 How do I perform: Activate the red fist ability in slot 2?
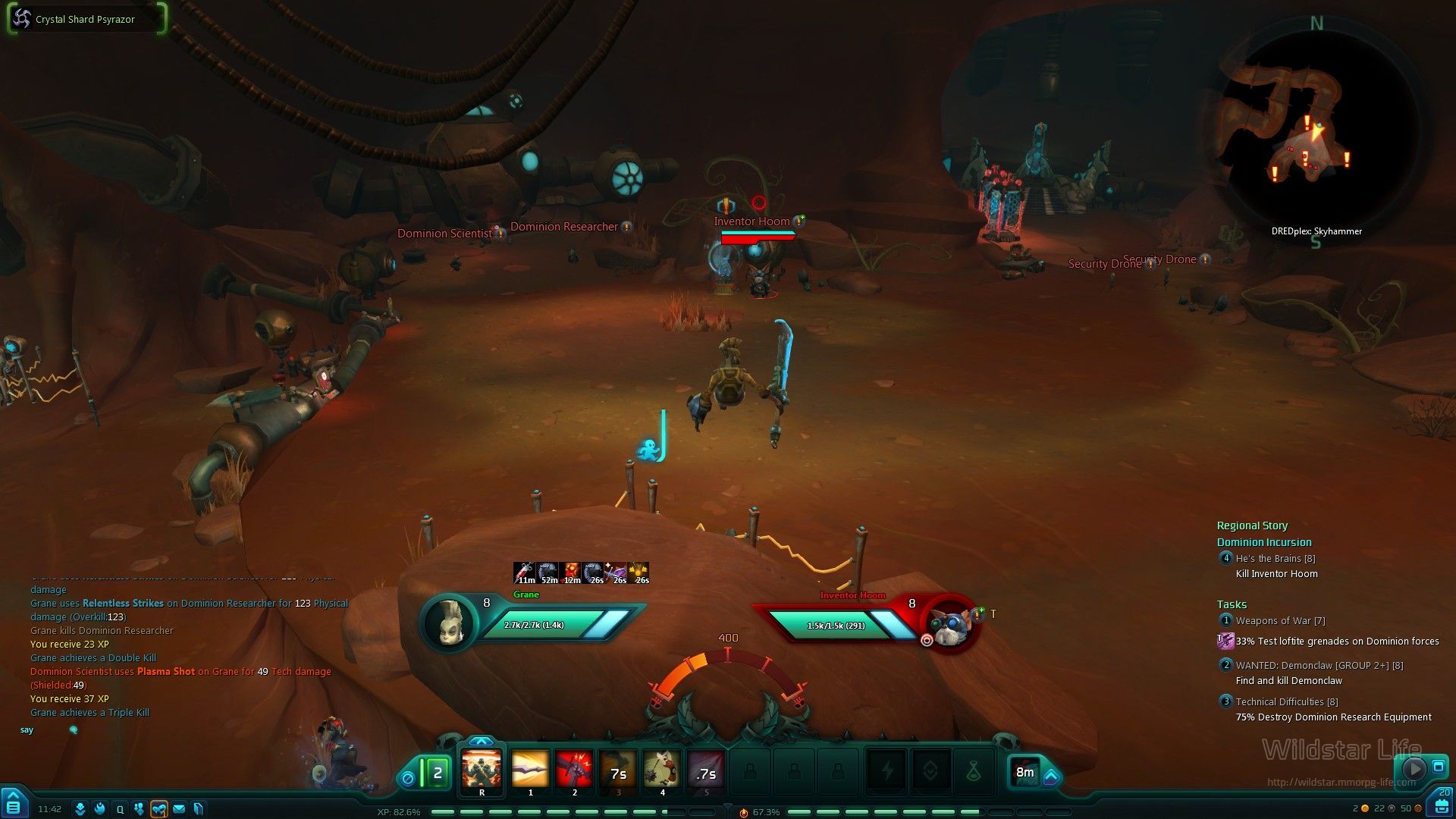(x=574, y=772)
